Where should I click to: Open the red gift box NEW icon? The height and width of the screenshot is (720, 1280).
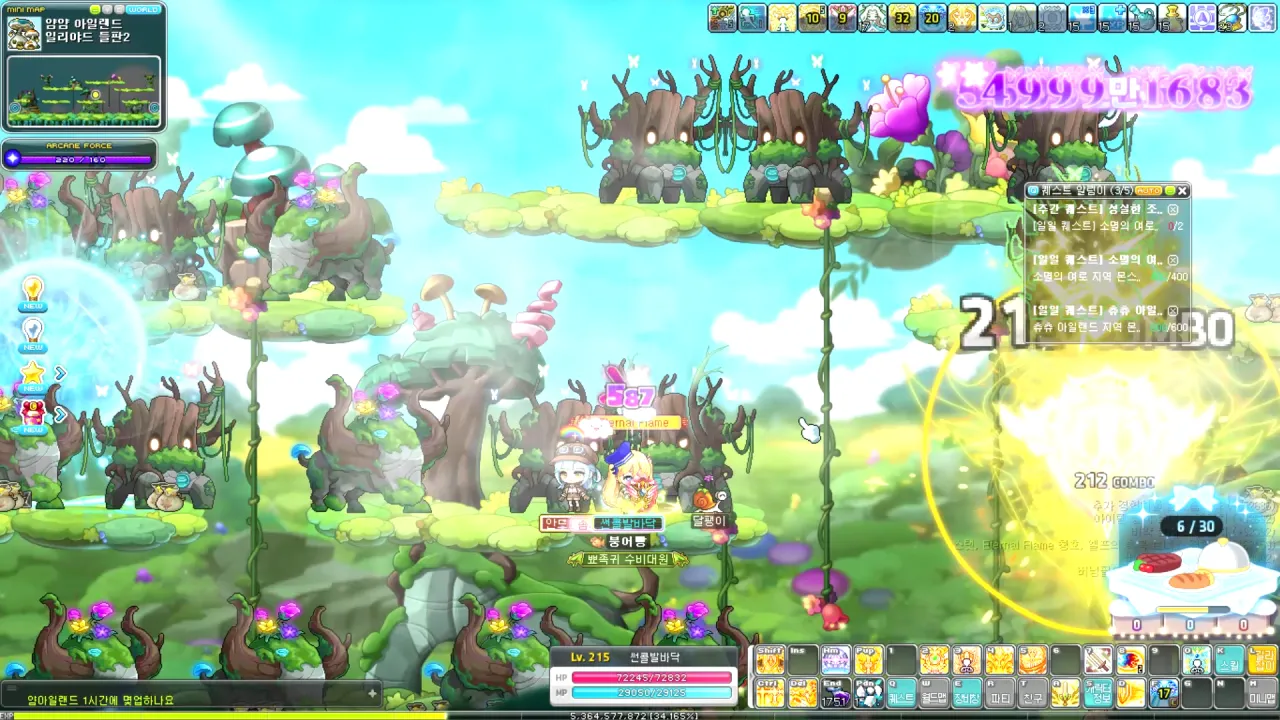(x=33, y=414)
